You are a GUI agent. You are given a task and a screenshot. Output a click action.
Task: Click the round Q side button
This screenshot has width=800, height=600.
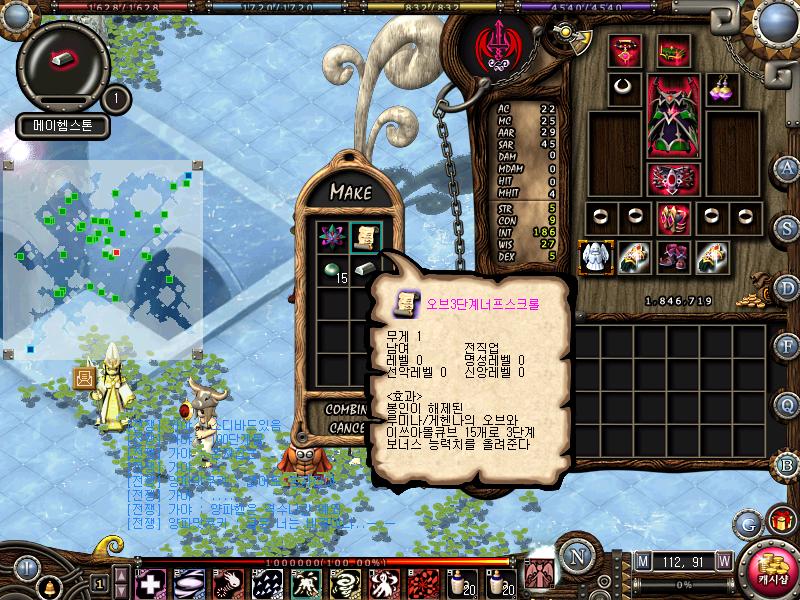tap(788, 405)
